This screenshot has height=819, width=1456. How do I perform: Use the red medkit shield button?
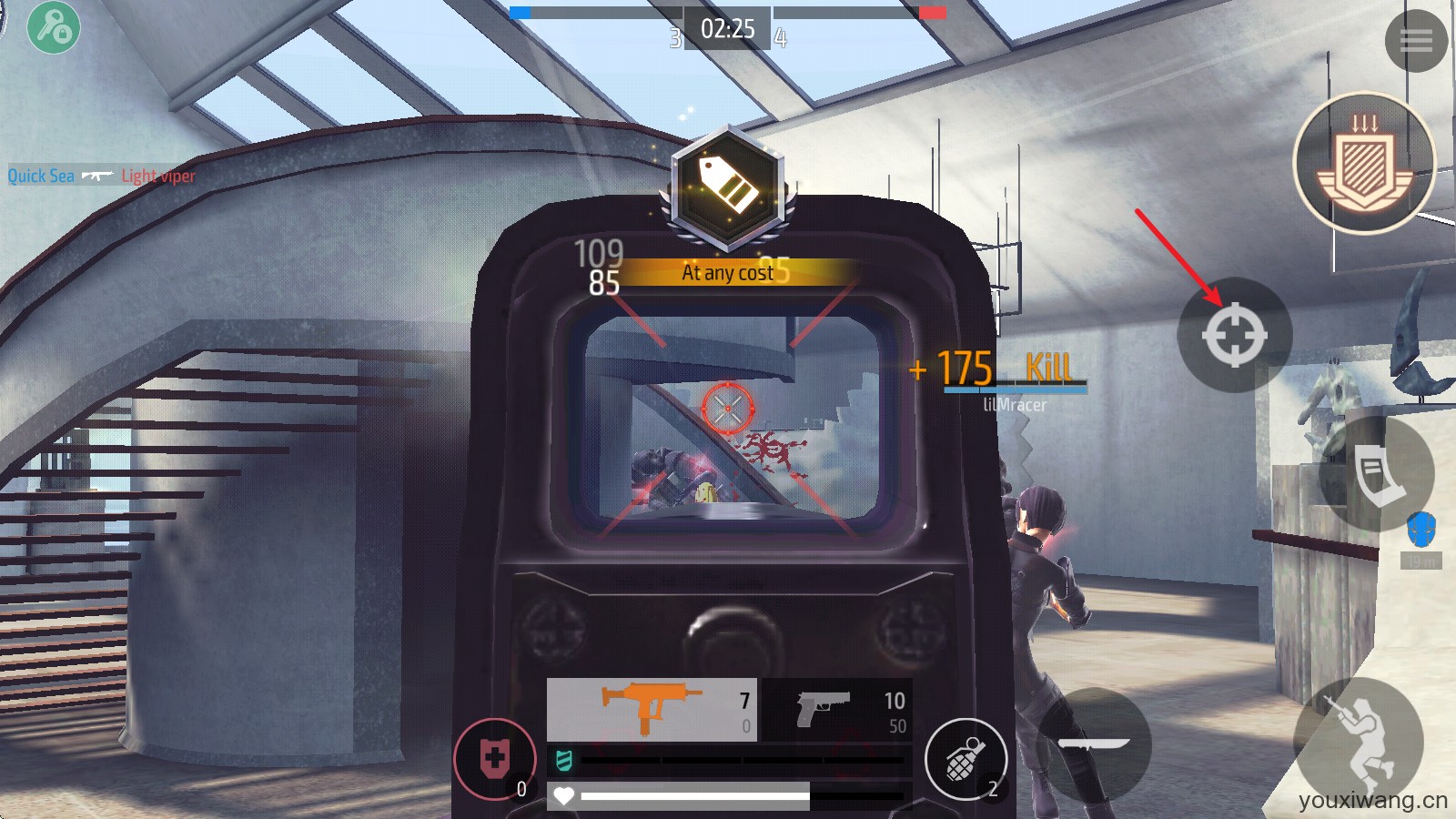(x=495, y=759)
